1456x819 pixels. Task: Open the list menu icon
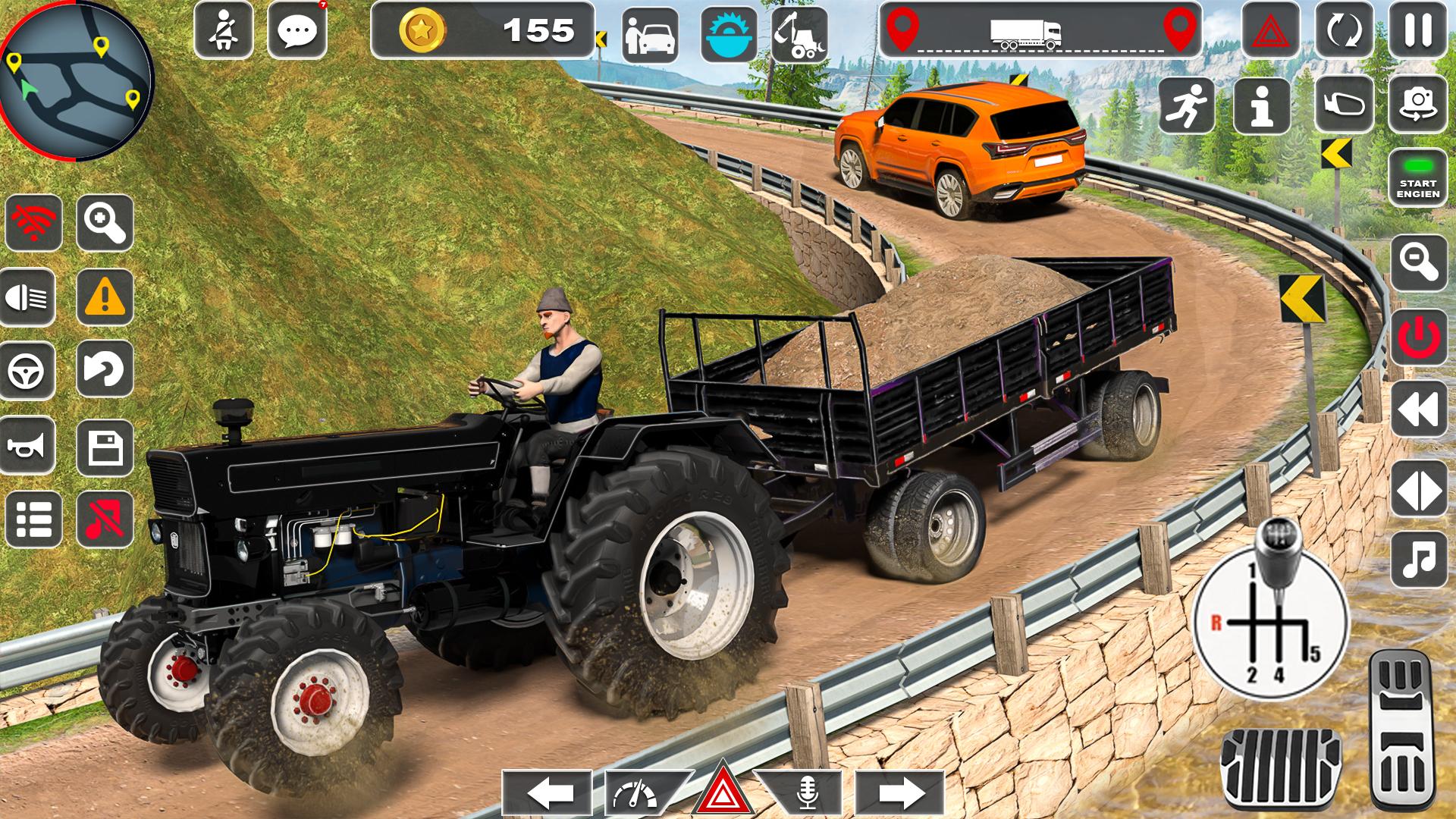tap(33, 519)
